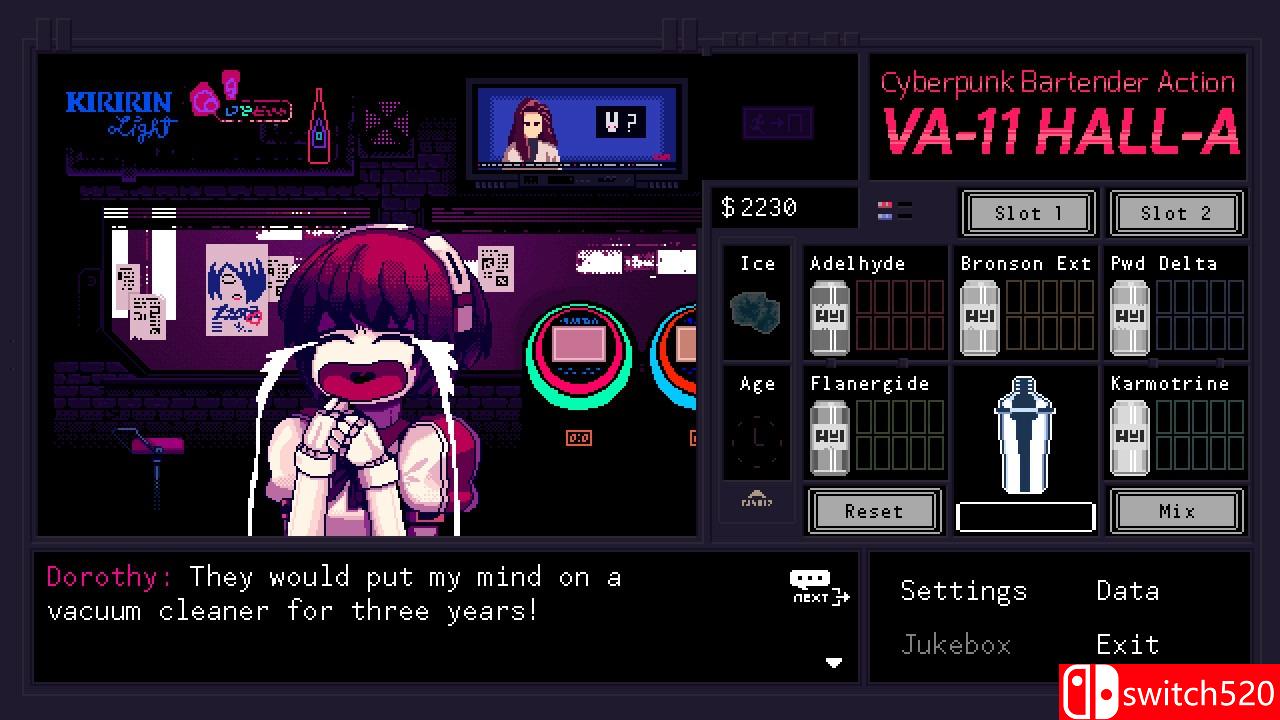This screenshot has height=720, width=1280.
Task: Switch to Slot 1
Action: [1028, 213]
